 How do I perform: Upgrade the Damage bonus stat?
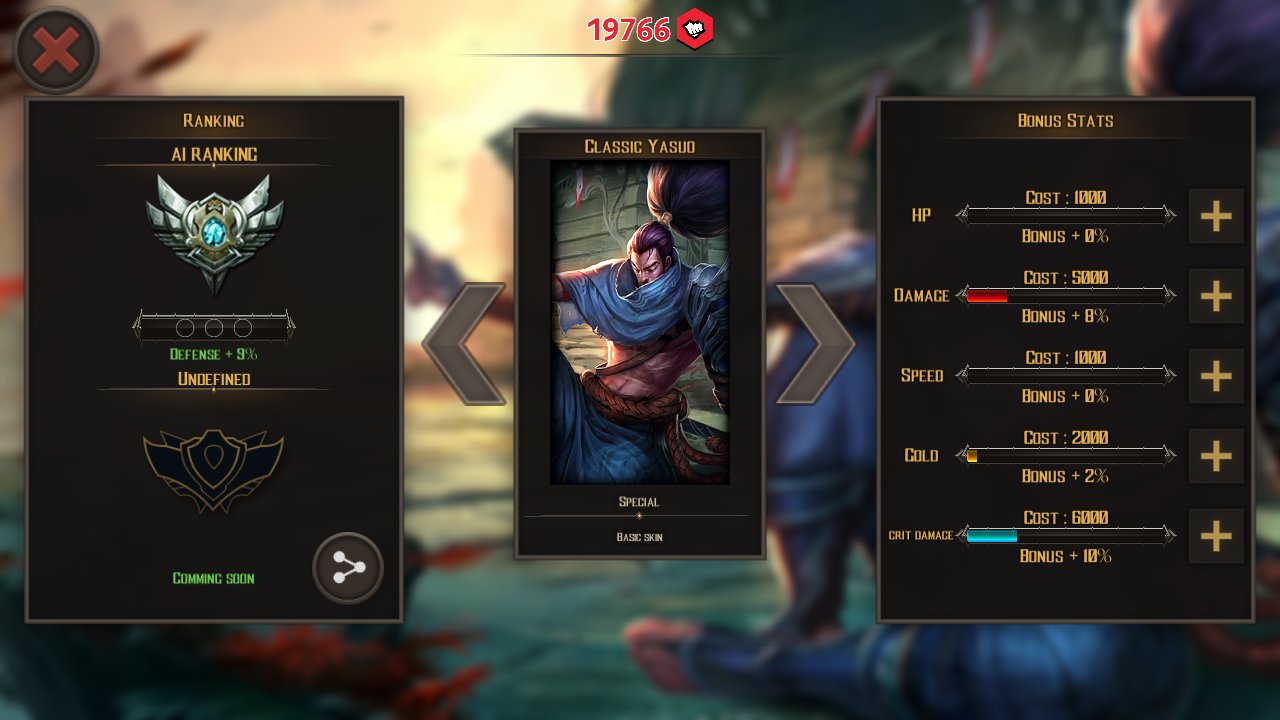point(1215,296)
